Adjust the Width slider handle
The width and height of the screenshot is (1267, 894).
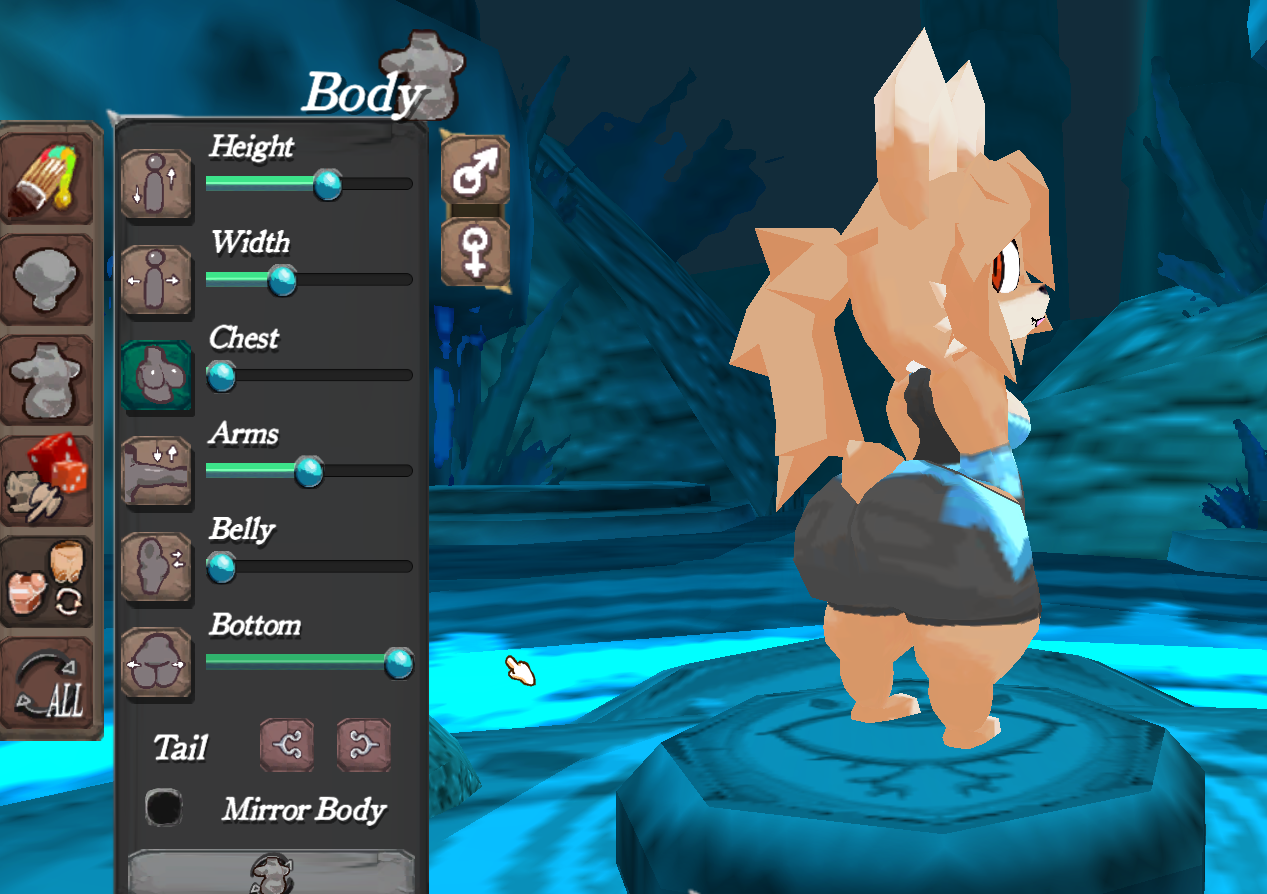(283, 280)
